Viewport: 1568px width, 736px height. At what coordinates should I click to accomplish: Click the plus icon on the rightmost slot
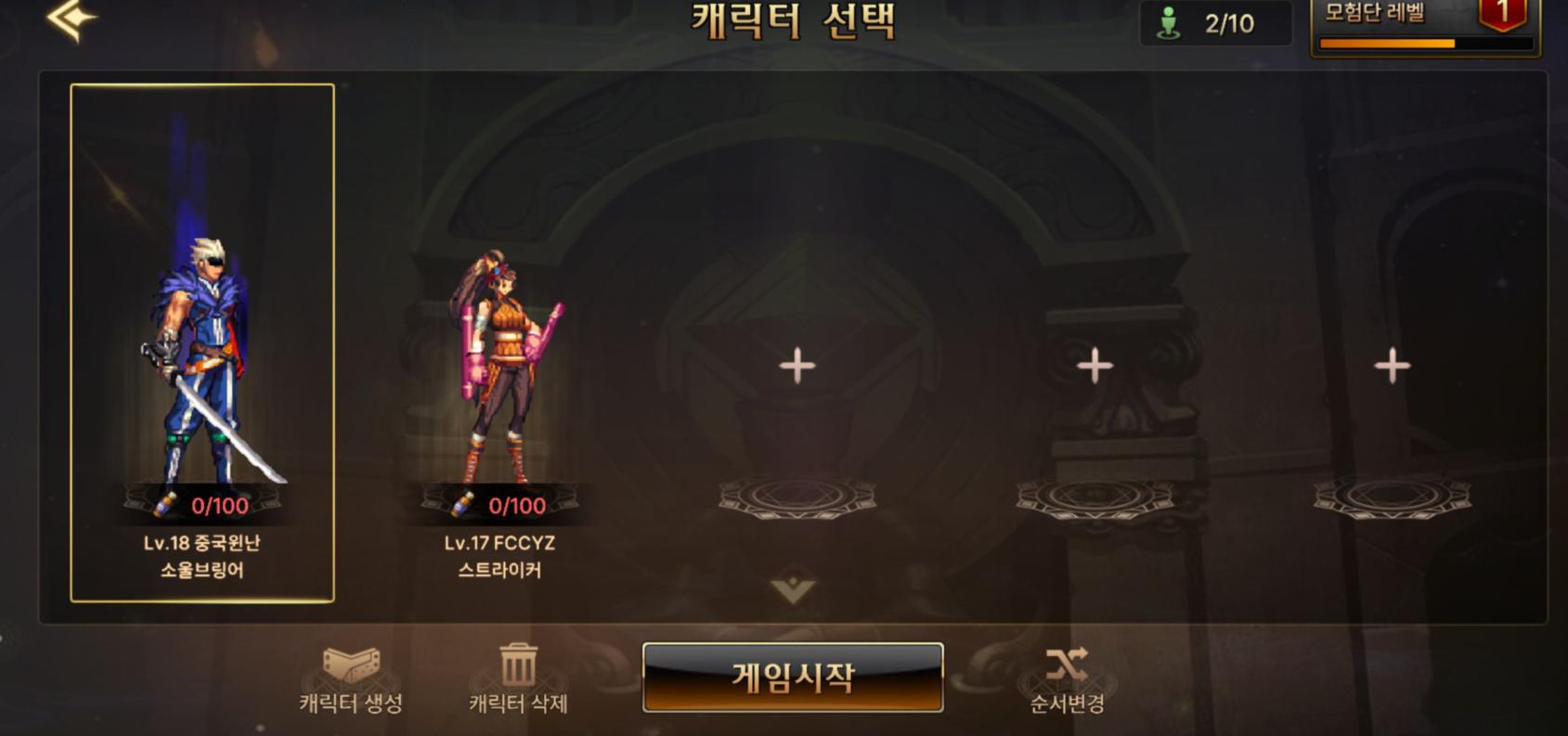[1392, 368]
